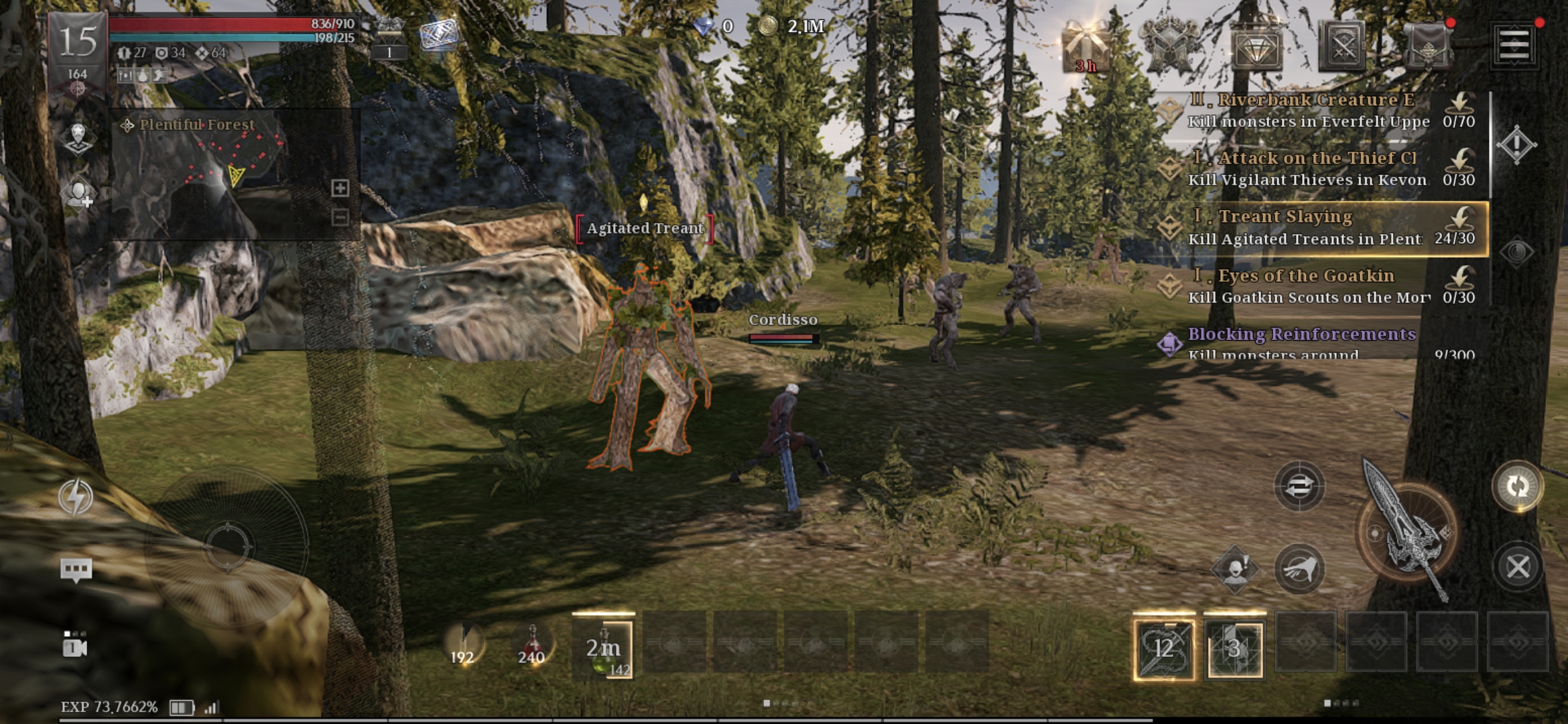Open the diamond shop icon

point(1256,47)
